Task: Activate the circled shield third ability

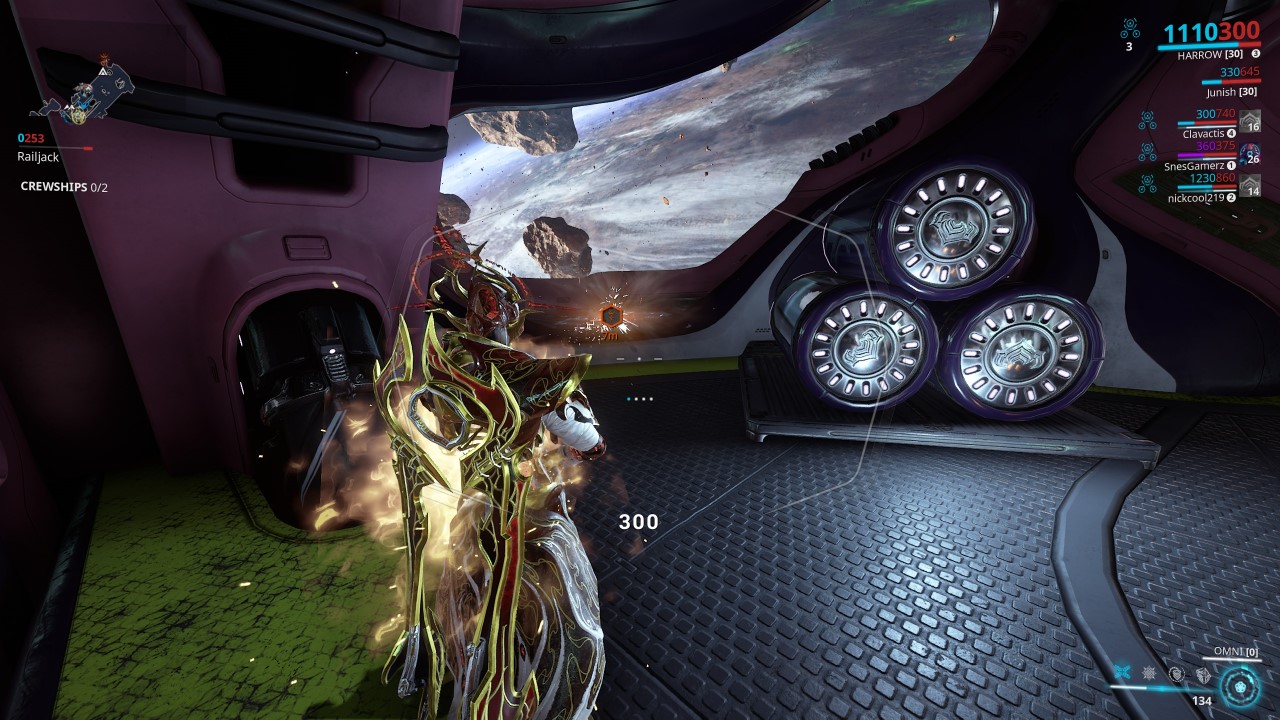Action: click(1176, 674)
